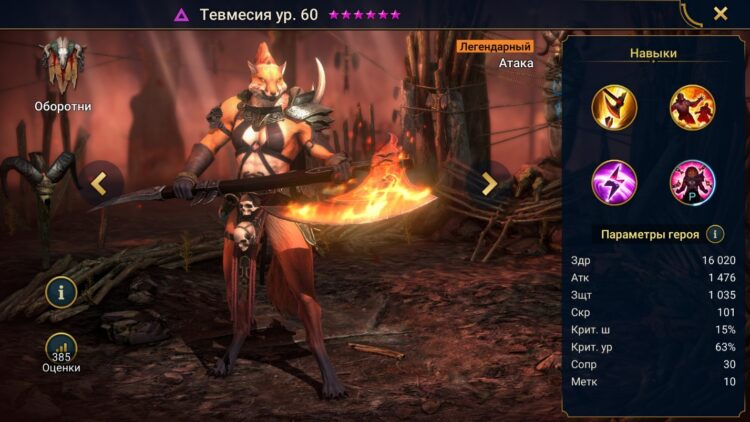Open the Оценки ratings button

coord(61,349)
